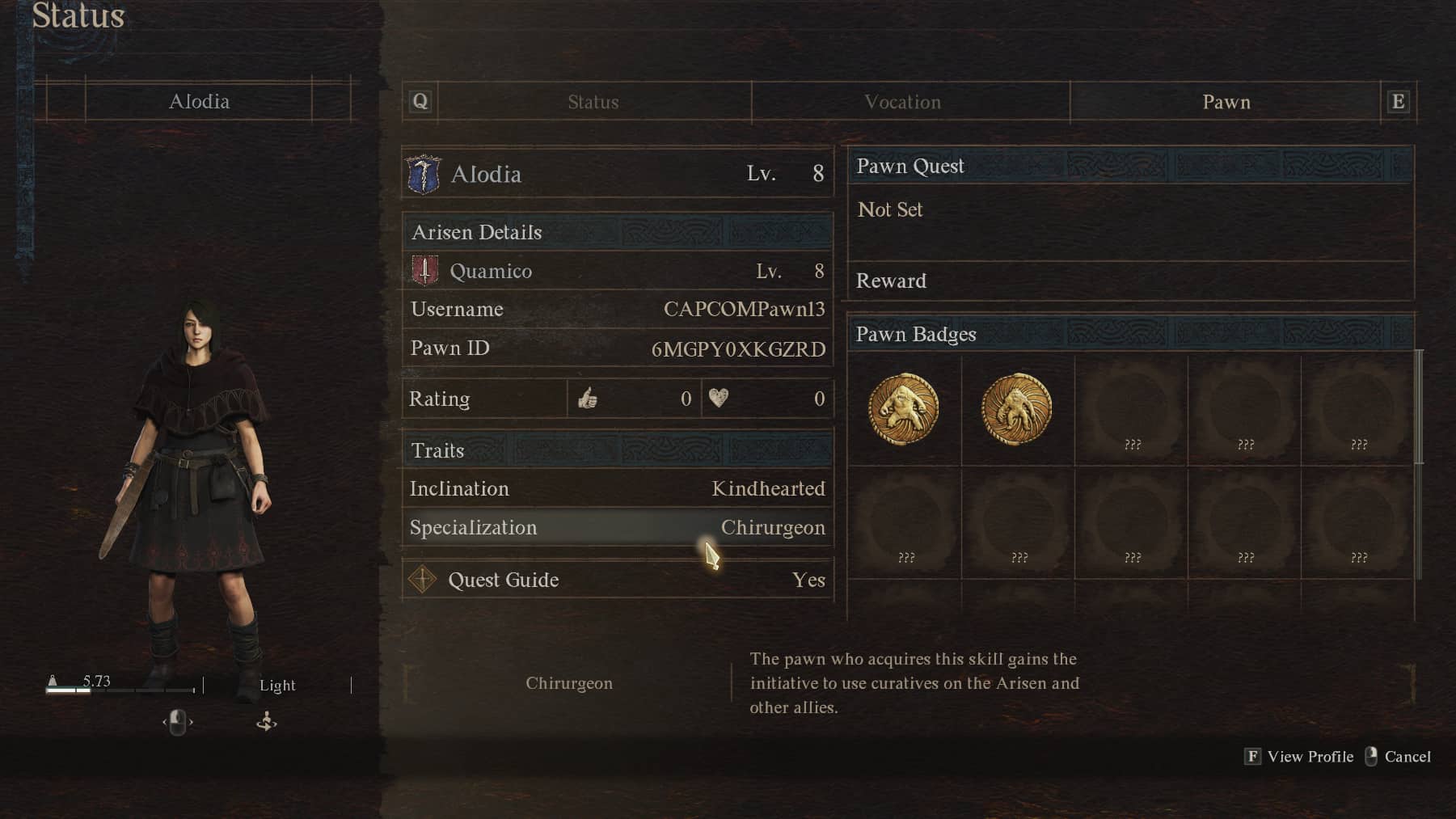Select the Specialization Chirurgeon row
This screenshot has width=1456, height=819.
pos(616,527)
